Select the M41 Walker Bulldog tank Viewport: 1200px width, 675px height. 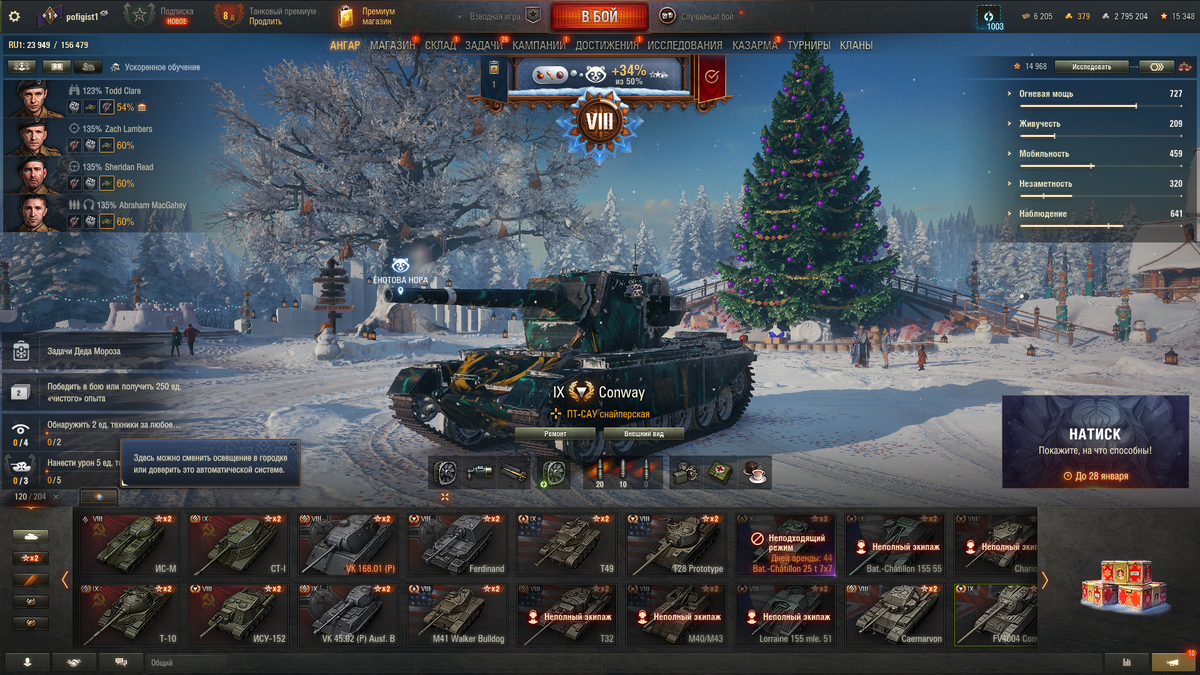pyautogui.click(x=456, y=615)
